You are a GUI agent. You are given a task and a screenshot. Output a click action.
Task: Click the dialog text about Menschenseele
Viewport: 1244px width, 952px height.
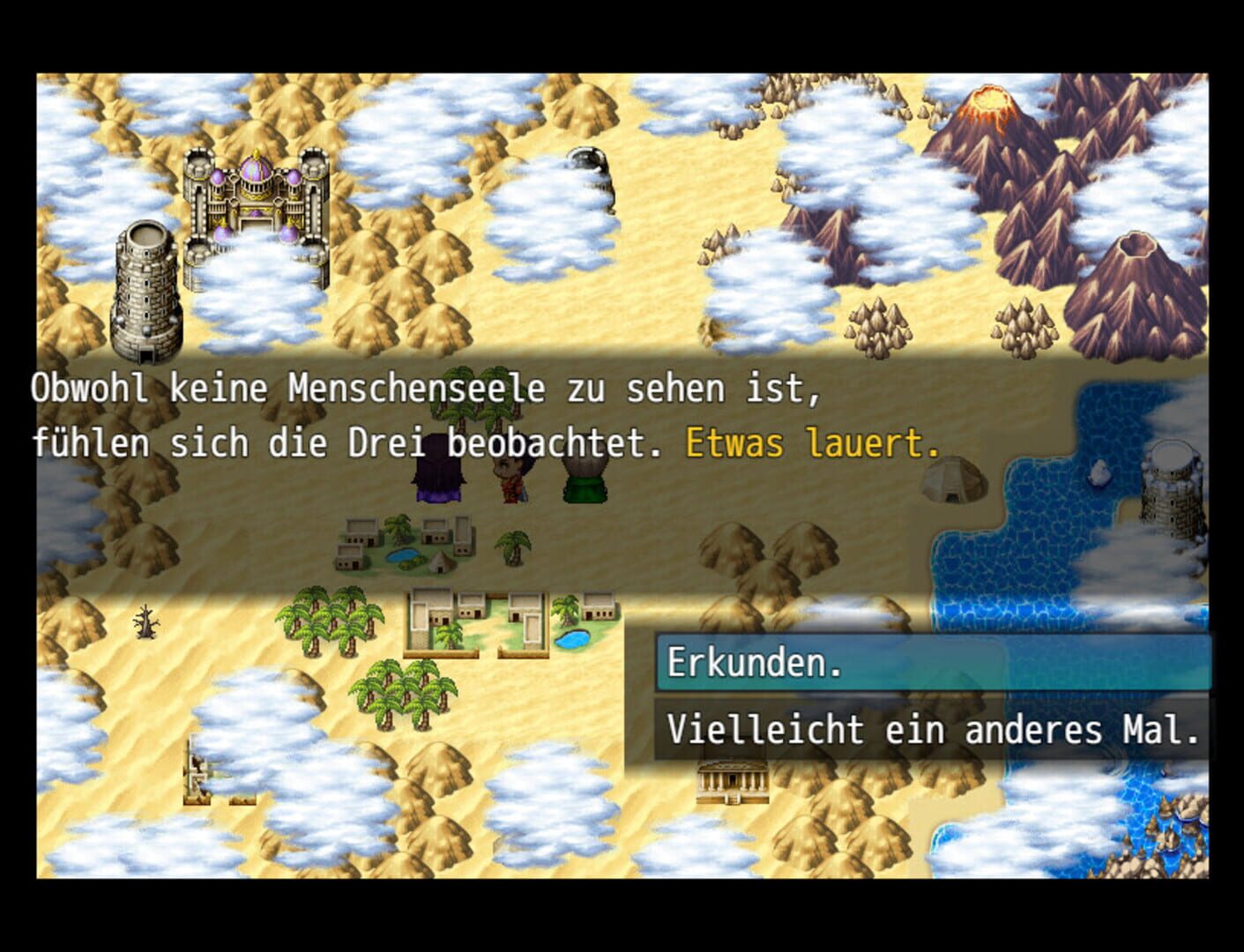coord(423,389)
